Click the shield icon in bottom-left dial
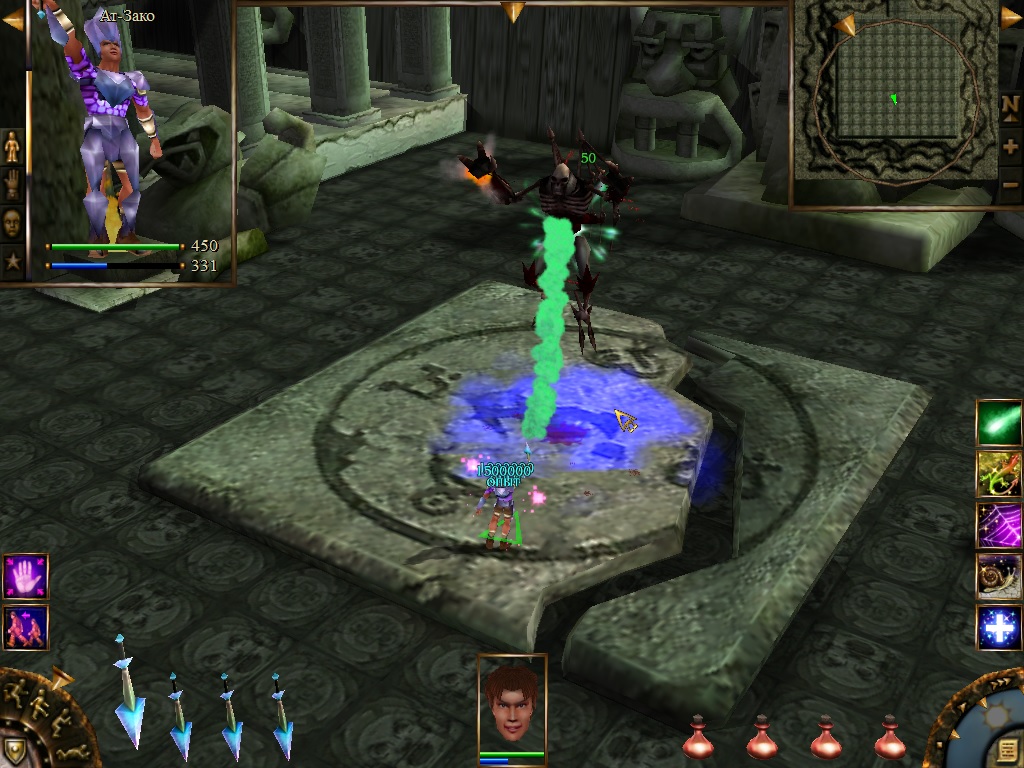 (x=14, y=750)
